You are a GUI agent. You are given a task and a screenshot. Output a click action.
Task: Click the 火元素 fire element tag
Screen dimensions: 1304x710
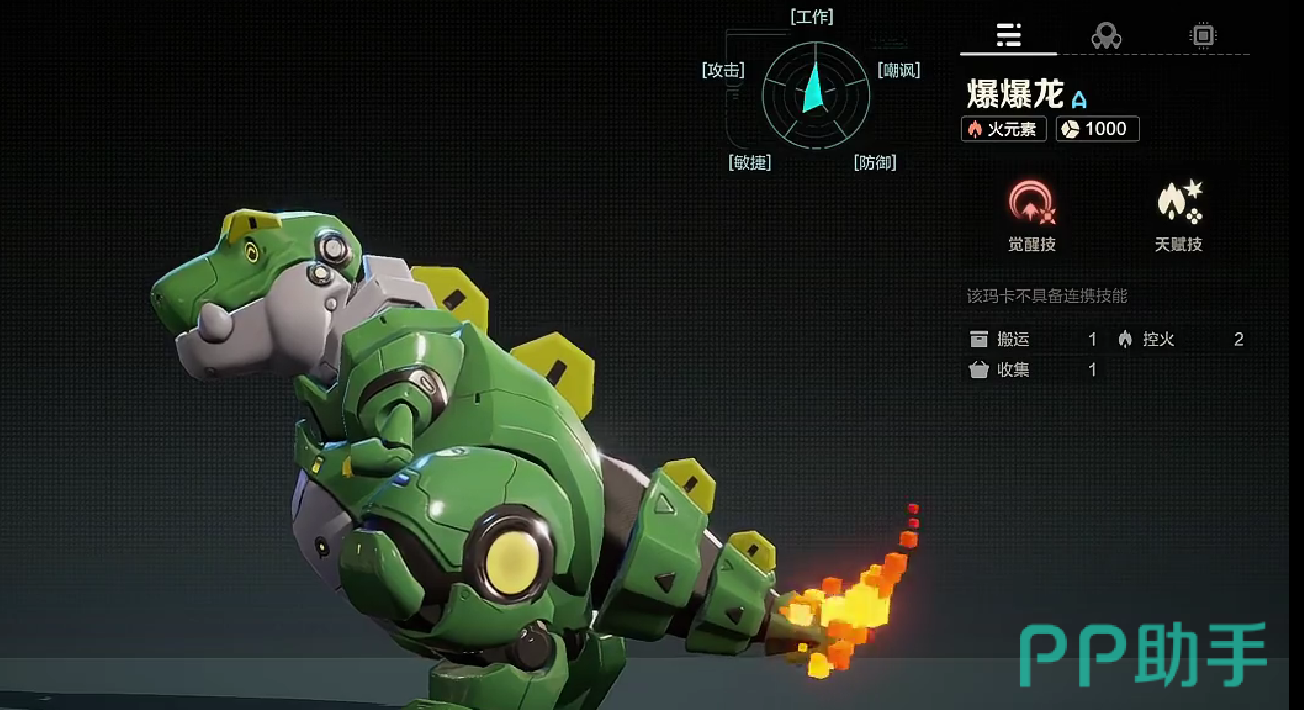click(1004, 129)
